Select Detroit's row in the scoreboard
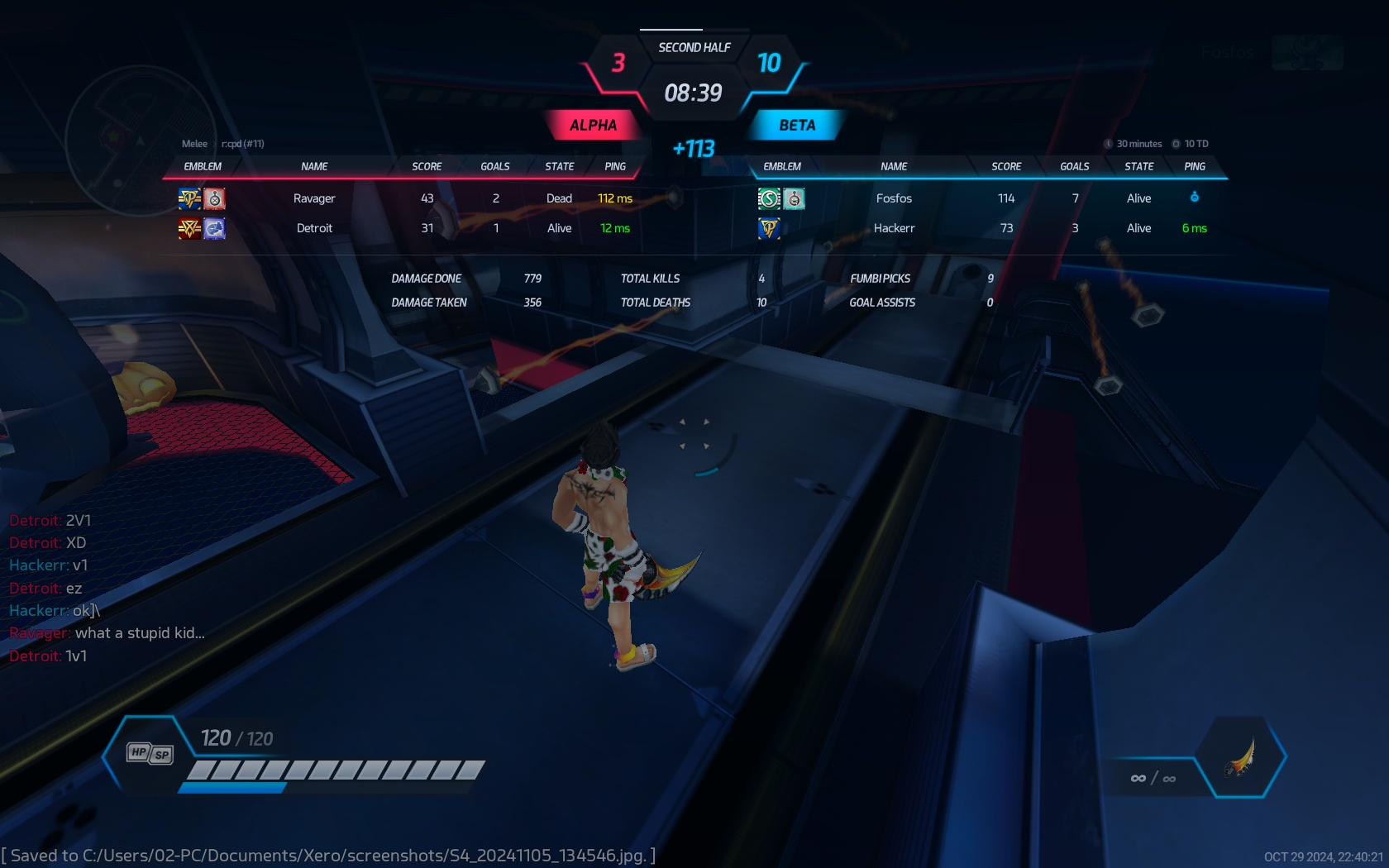1389x868 pixels. point(314,228)
